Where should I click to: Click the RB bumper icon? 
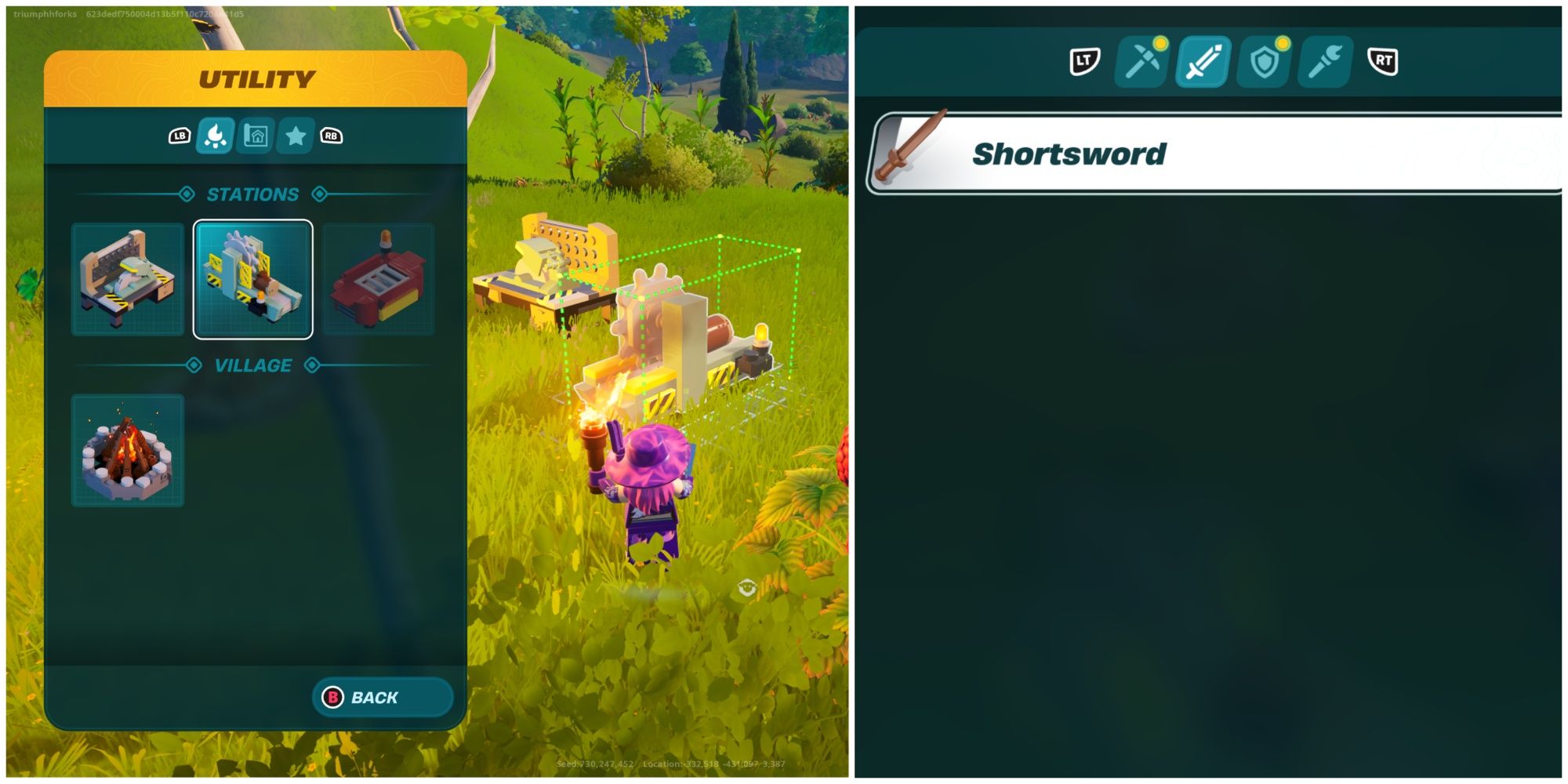332,136
